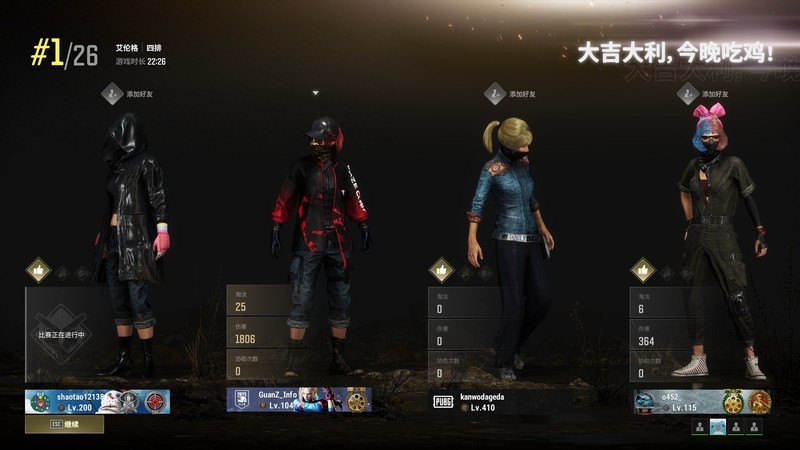Open GuanZ_Info's player nameplate
This screenshot has width=800, height=450.
(x=299, y=400)
